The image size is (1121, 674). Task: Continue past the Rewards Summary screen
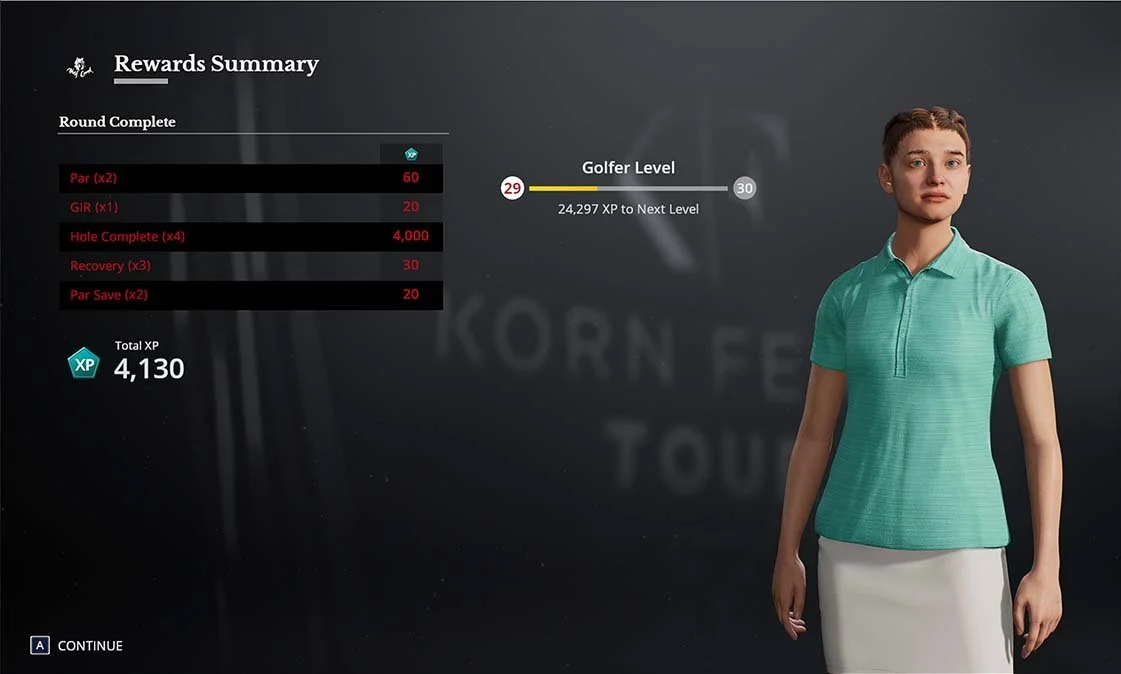click(78, 646)
